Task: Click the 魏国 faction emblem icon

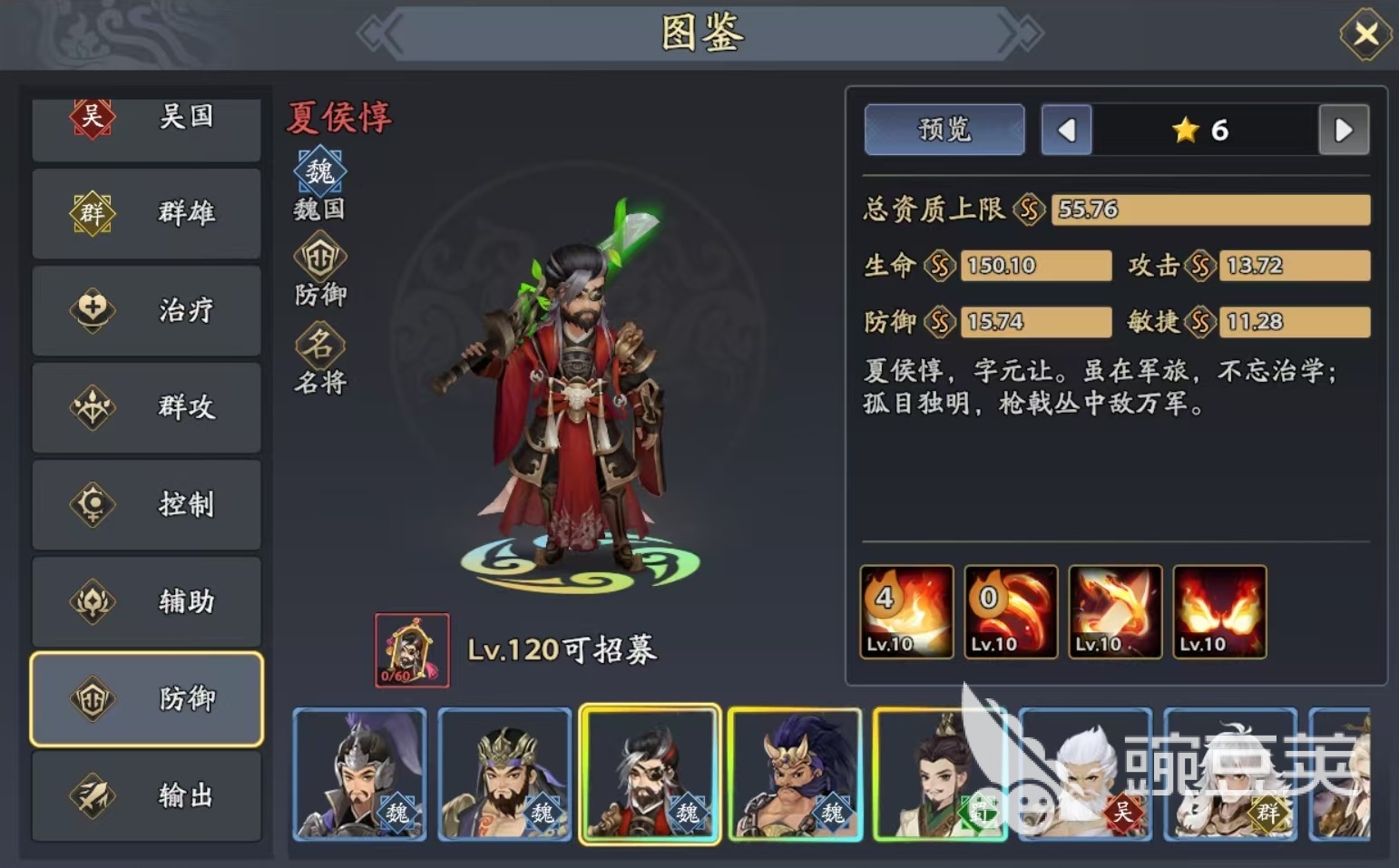Action: tap(318, 171)
